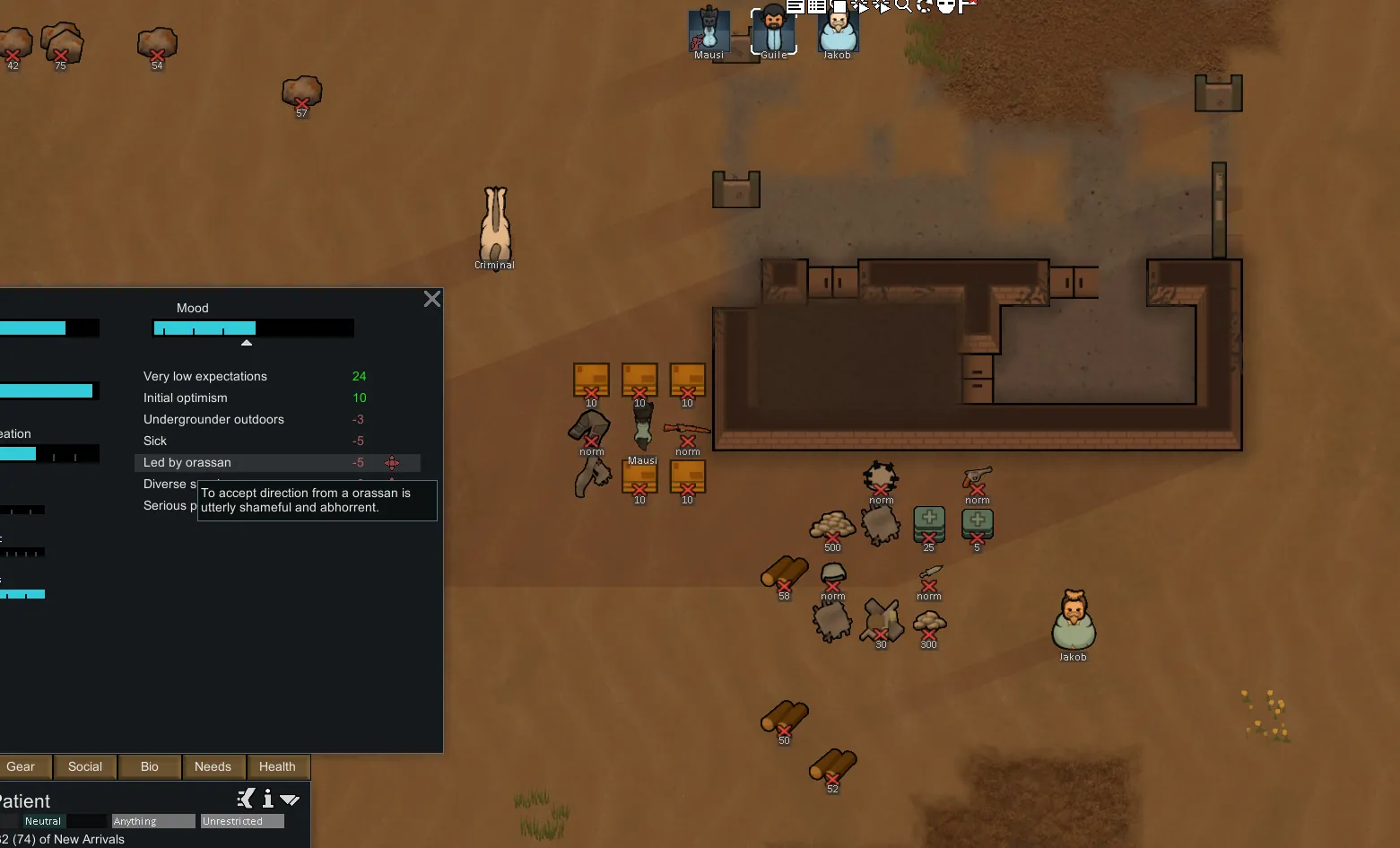Image resolution: width=1400 pixels, height=848 pixels.
Task: Click the skull mask icon at top
Action: tap(945, 6)
